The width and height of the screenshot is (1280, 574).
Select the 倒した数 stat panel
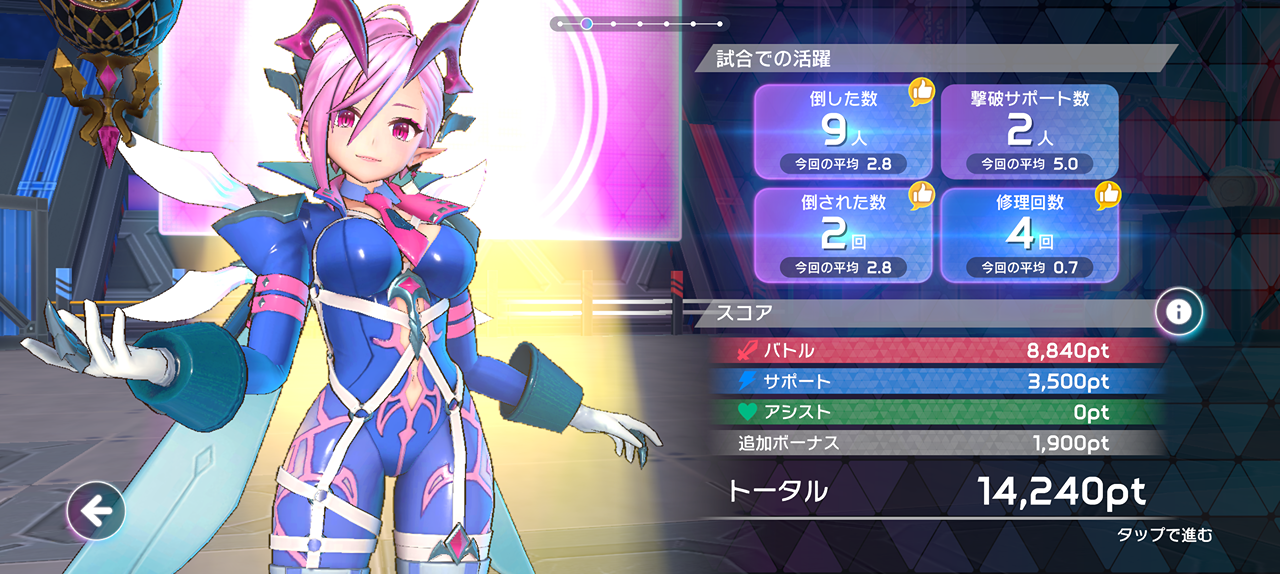842,131
